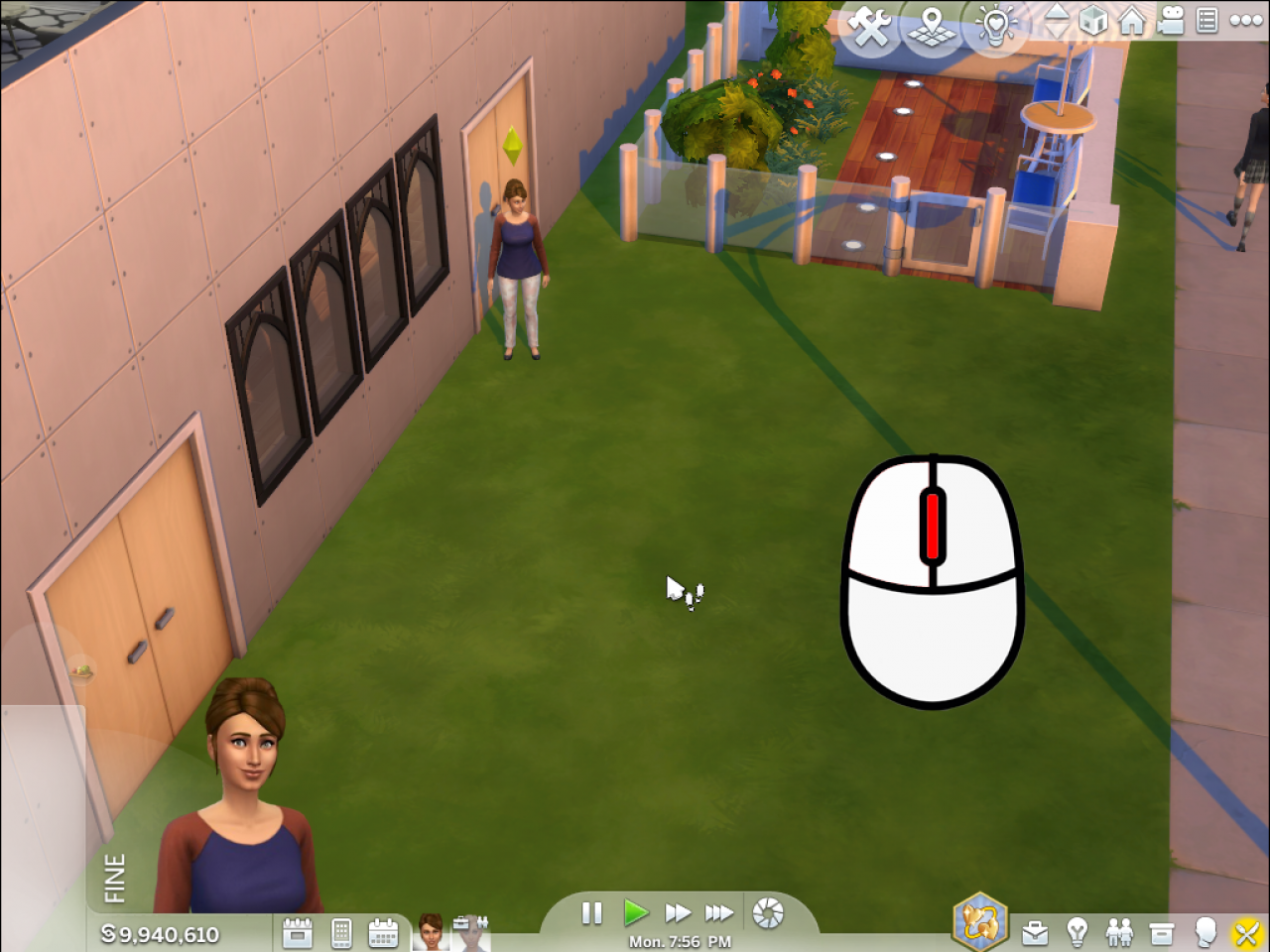Expand more options via the ellipsis icon
The image size is (1270, 952).
[1244, 22]
